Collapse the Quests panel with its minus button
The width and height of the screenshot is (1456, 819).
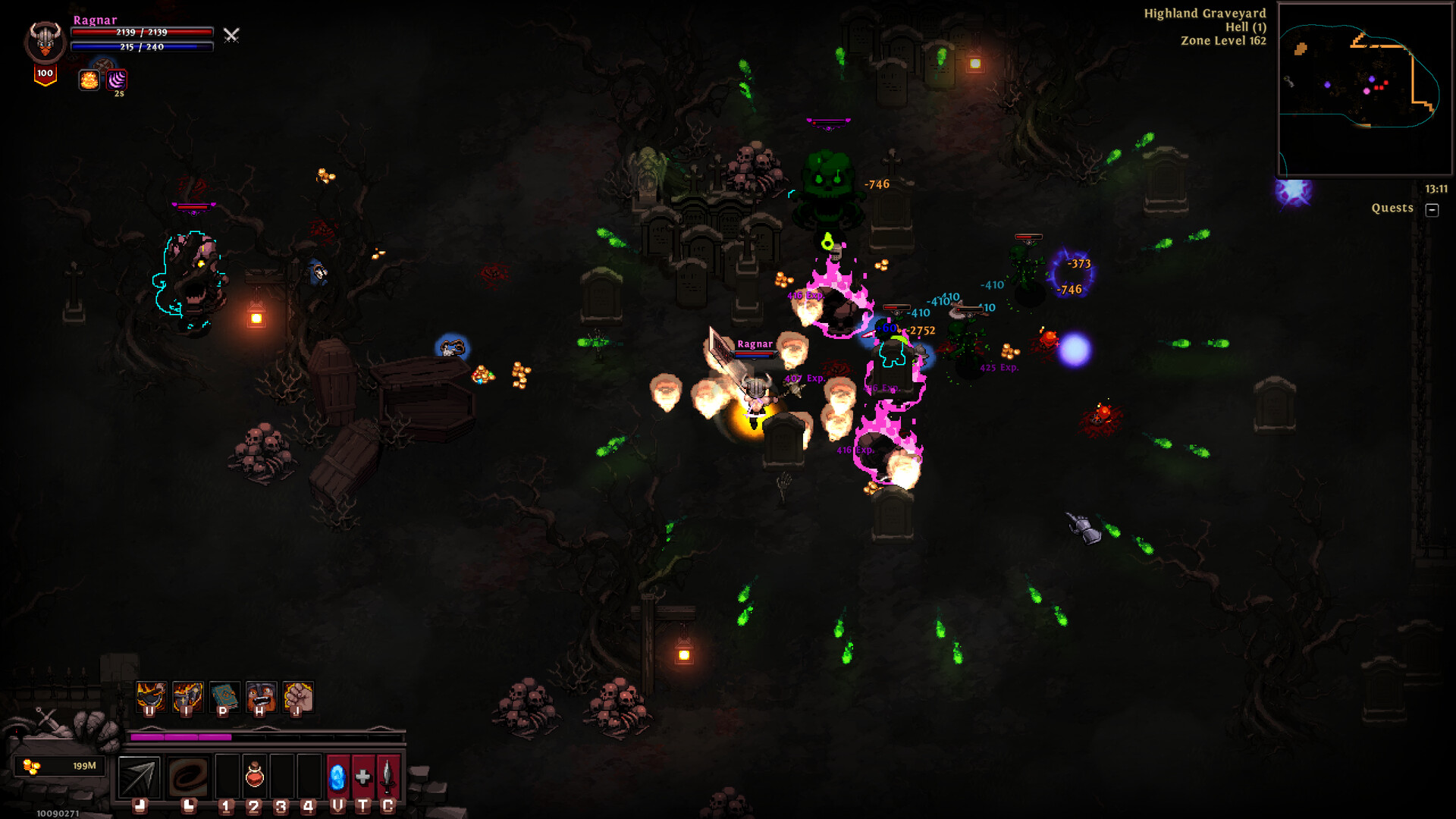click(x=1432, y=211)
